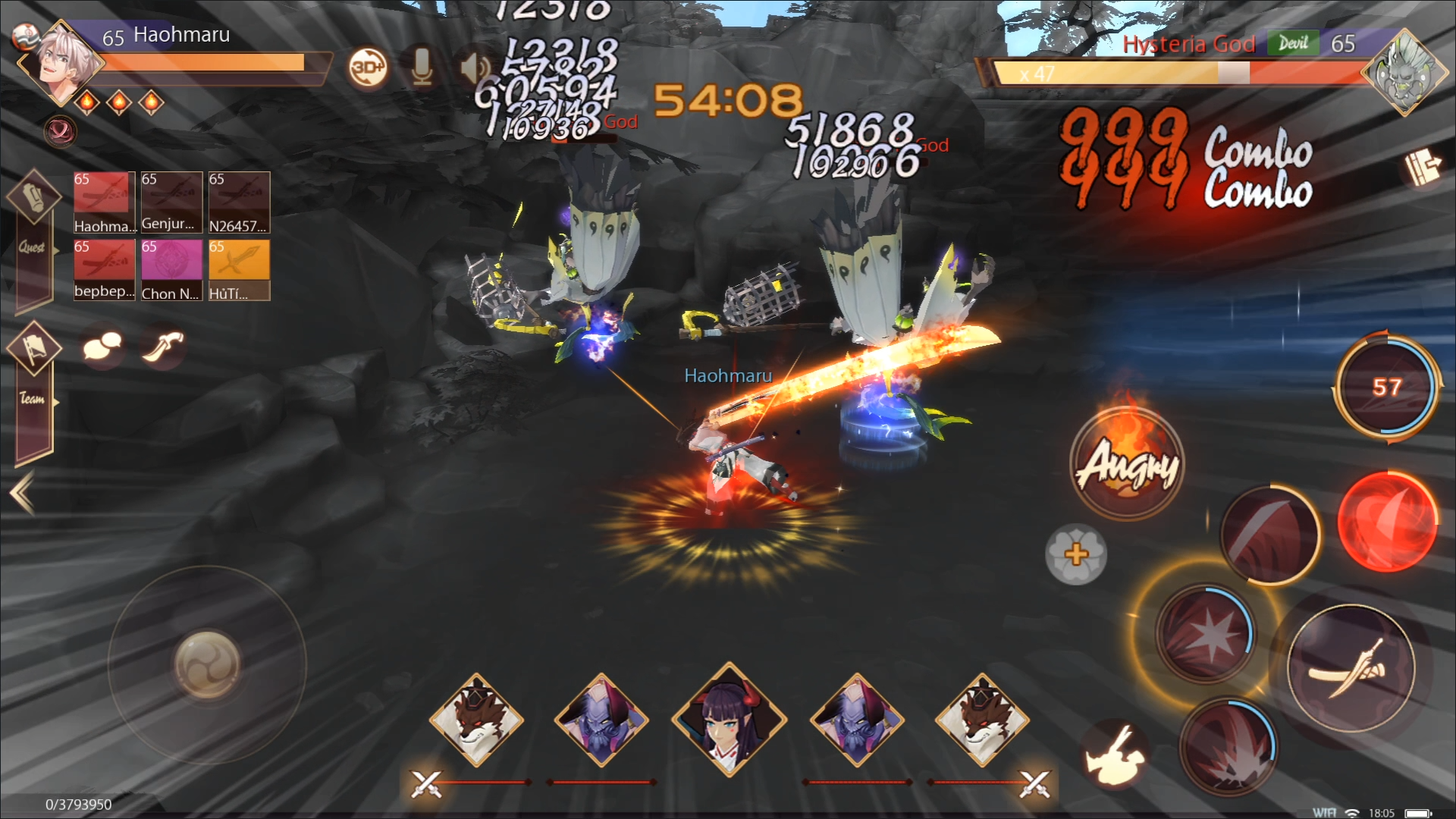Cast the glowing red orb skill

click(1387, 521)
